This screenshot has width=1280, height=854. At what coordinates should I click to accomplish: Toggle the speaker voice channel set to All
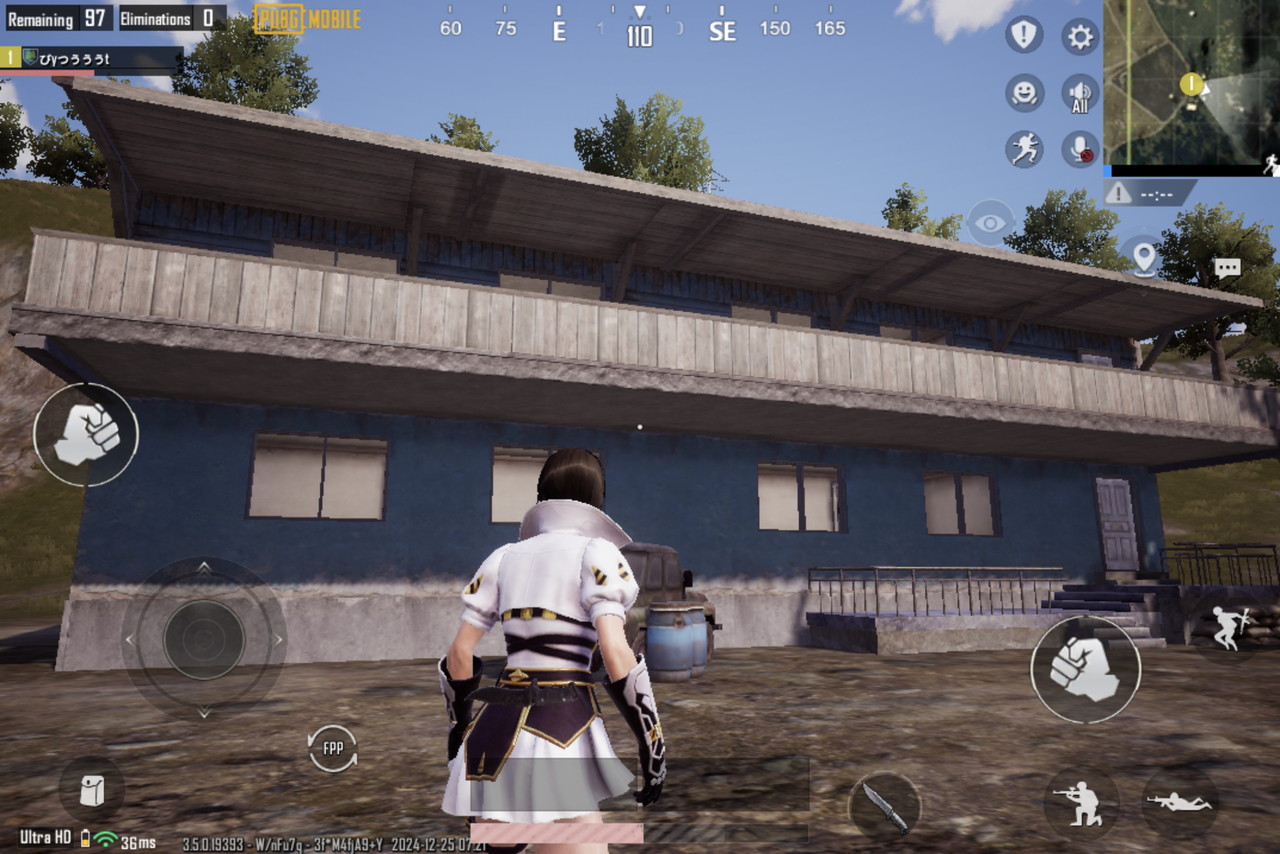(1080, 93)
